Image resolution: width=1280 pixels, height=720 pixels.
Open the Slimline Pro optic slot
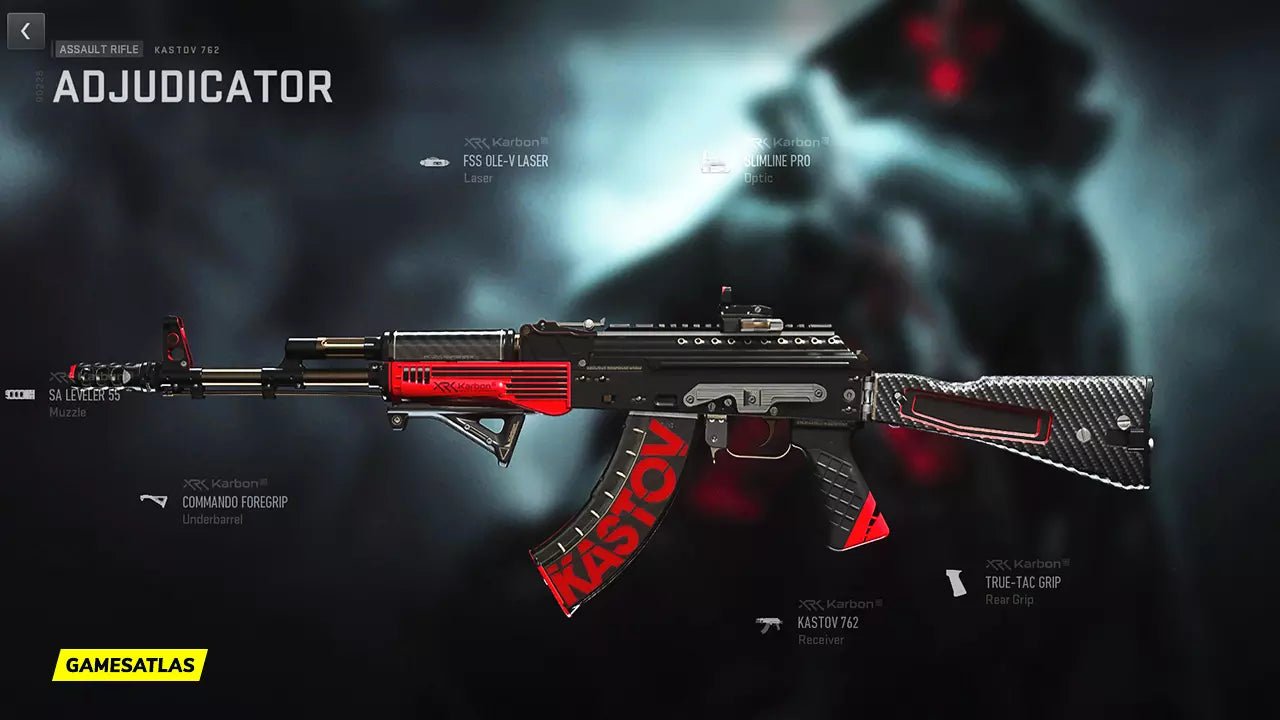click(776, 161)
